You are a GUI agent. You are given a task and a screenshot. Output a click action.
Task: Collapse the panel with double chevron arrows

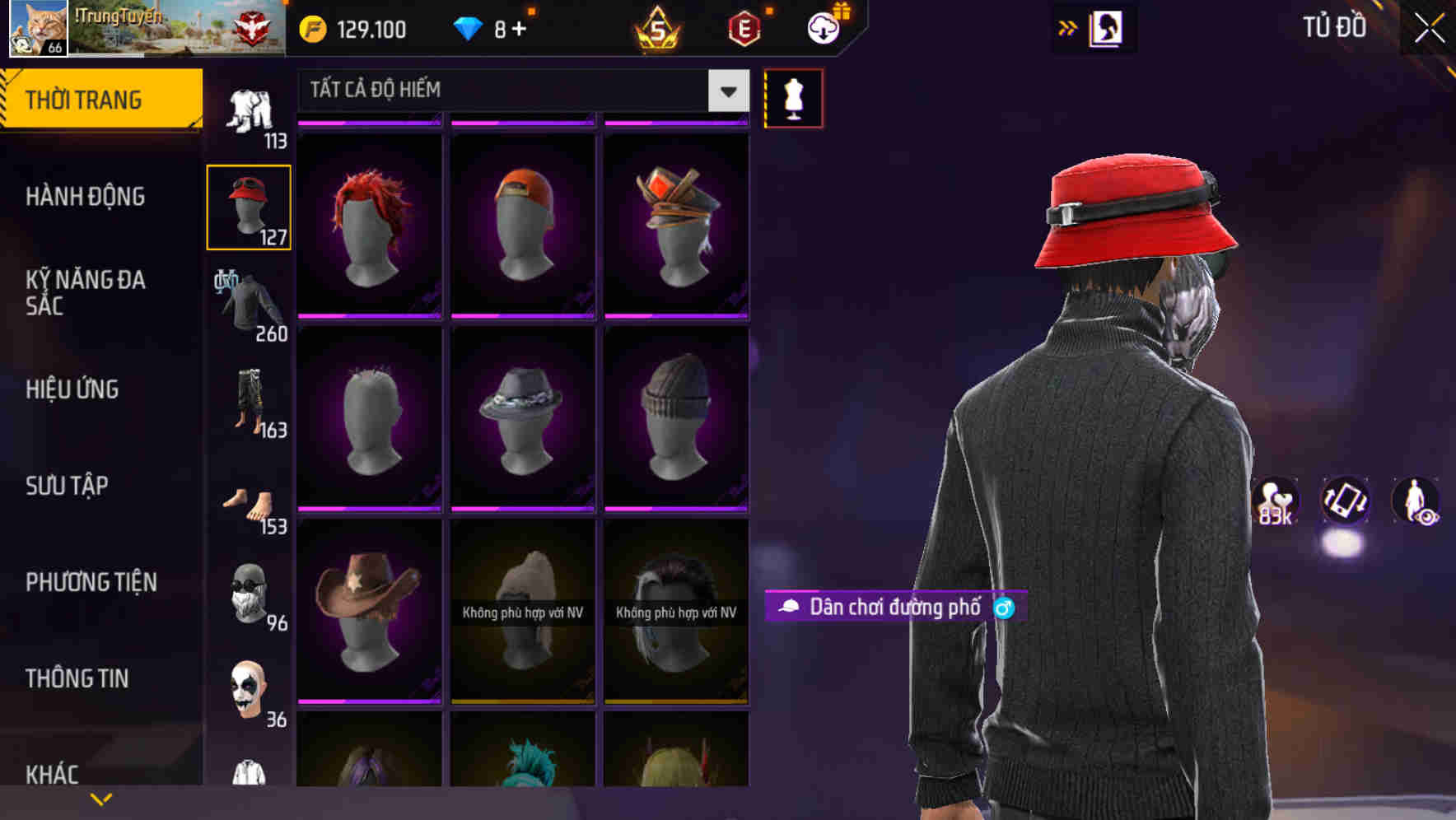click(x=1066, y=27)
